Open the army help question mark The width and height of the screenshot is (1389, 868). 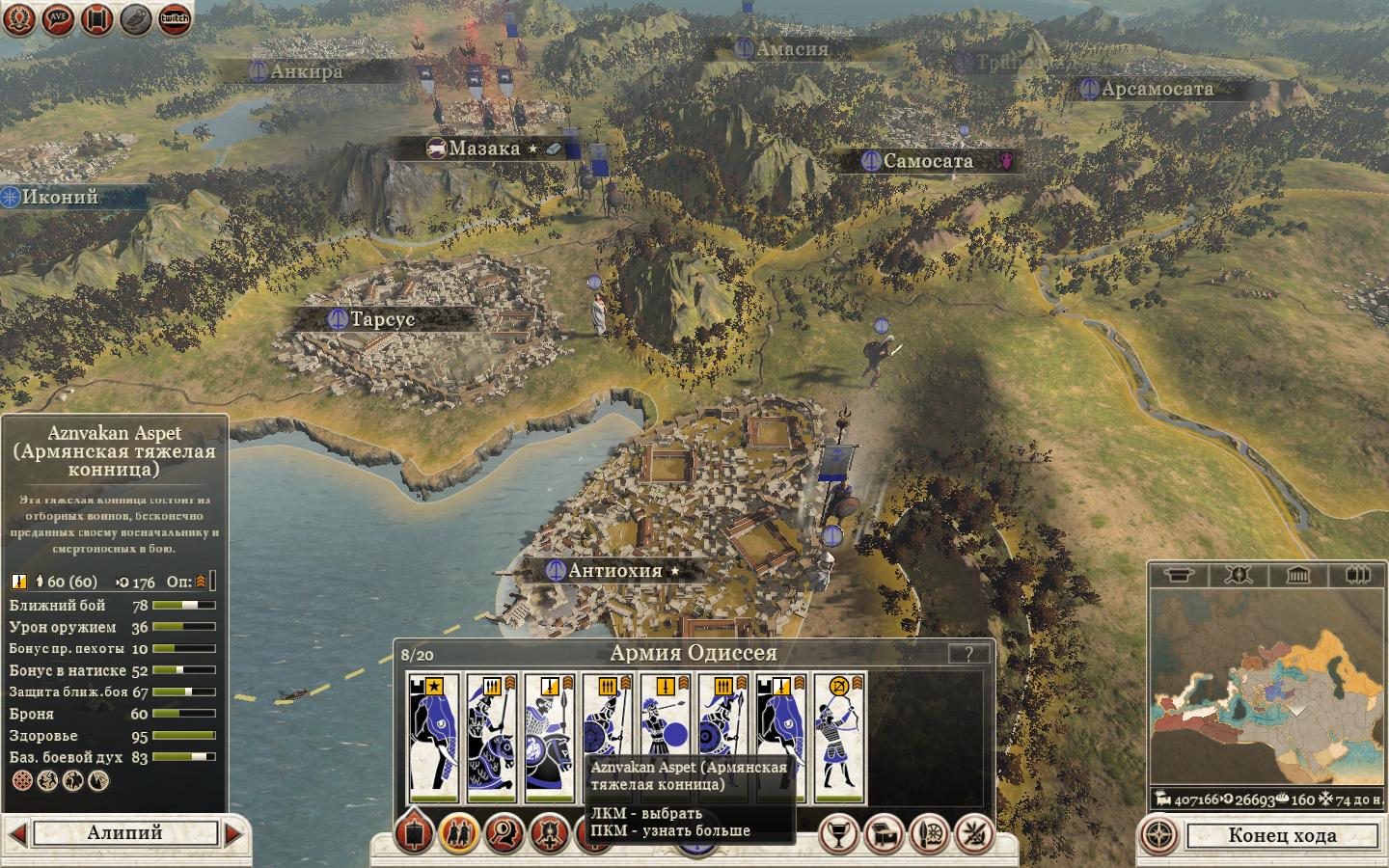[x=967, y=653]
